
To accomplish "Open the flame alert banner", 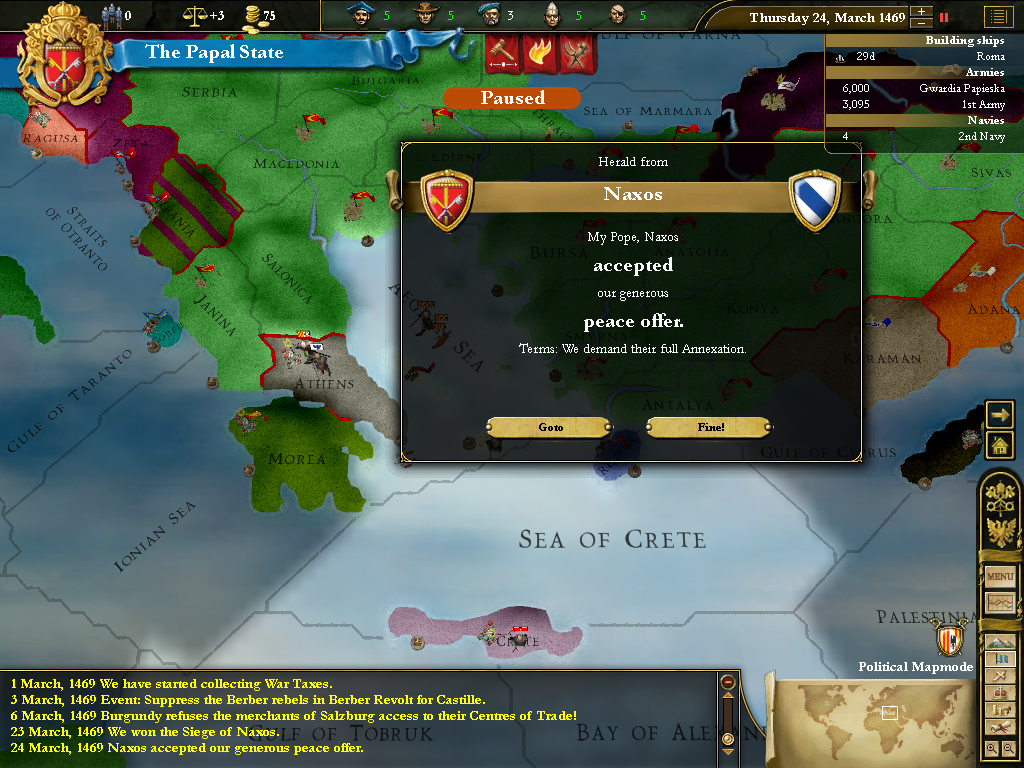I will tap(539, 52).
